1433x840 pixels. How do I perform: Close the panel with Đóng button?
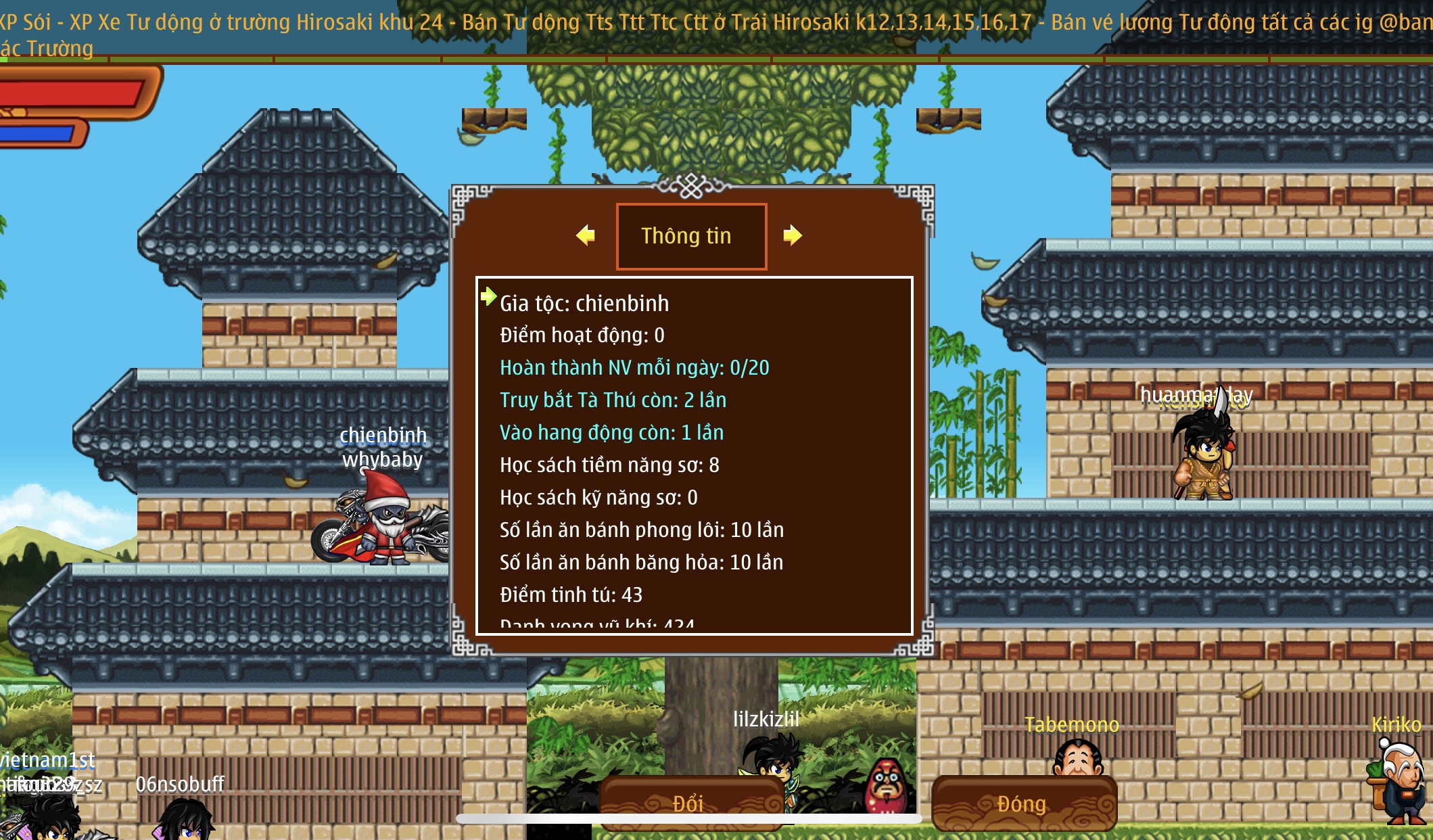click(x=1023, y=803)
